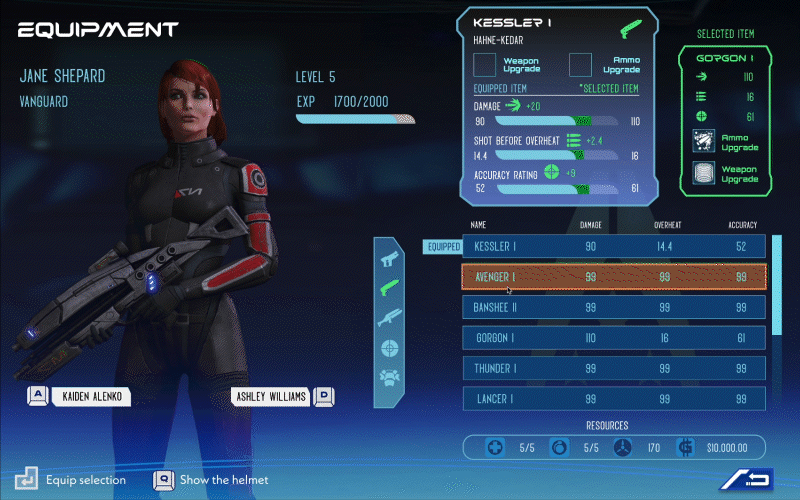Pick the Banshee II weapon row
The image size is (800, 500).
(613, 307)
